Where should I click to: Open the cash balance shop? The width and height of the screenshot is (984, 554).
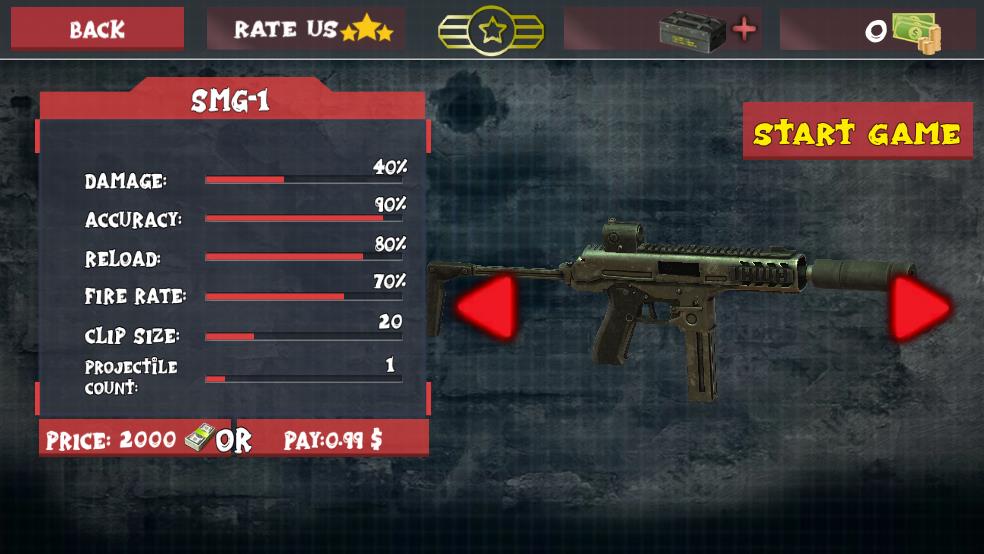tap(878, 31)
